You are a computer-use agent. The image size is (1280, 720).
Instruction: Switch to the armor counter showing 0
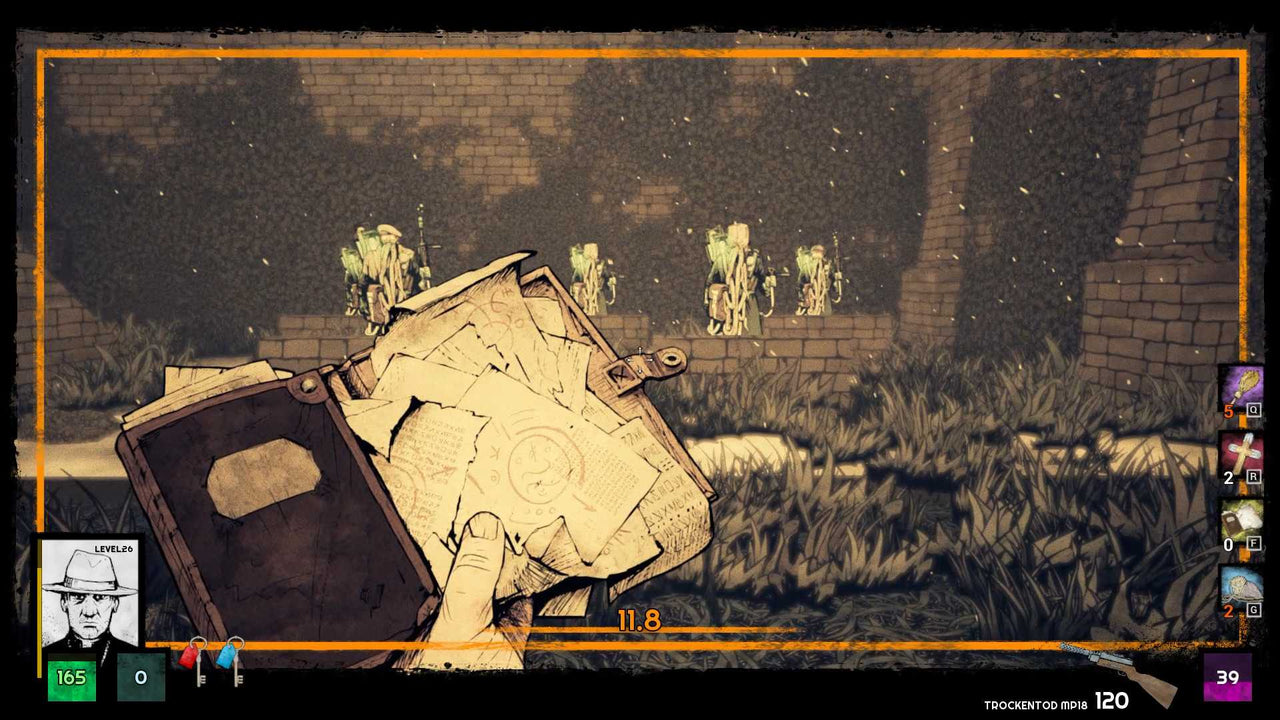coord(140,677)
